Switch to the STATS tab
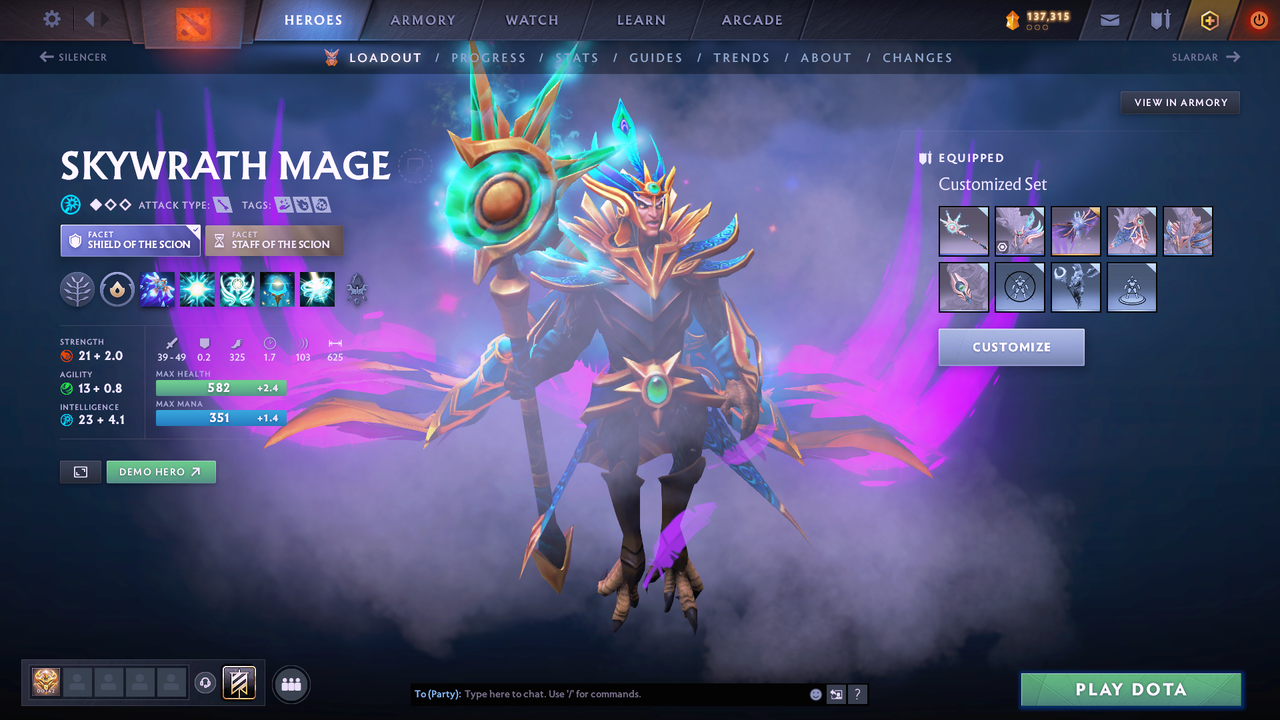 [x=577, y=57]
